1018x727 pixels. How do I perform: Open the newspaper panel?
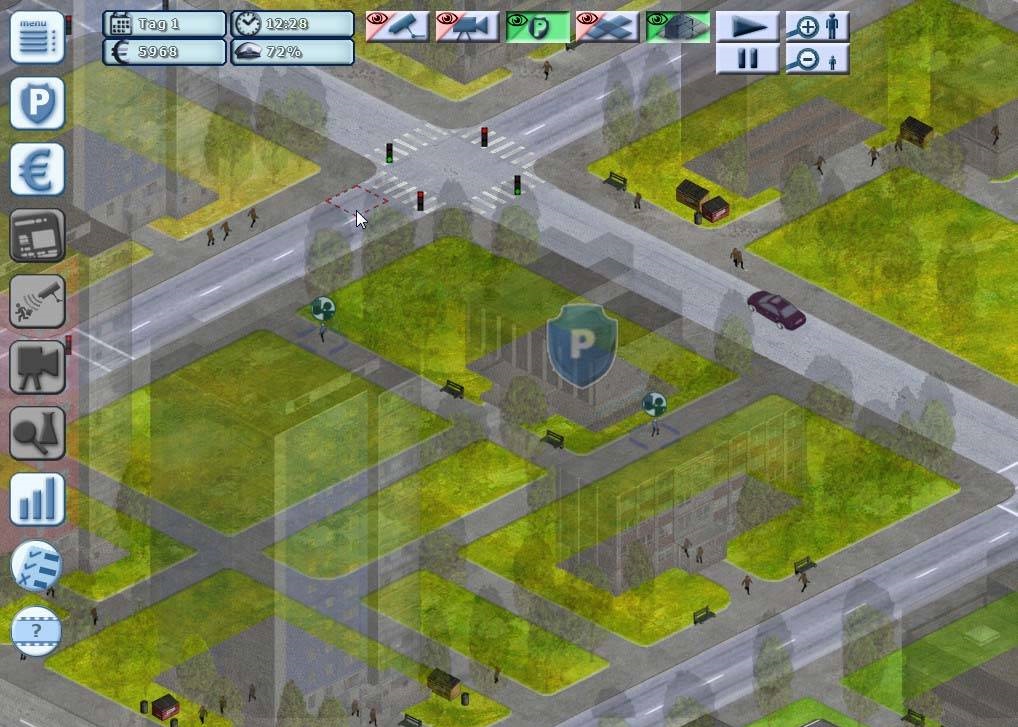(38, 235)
